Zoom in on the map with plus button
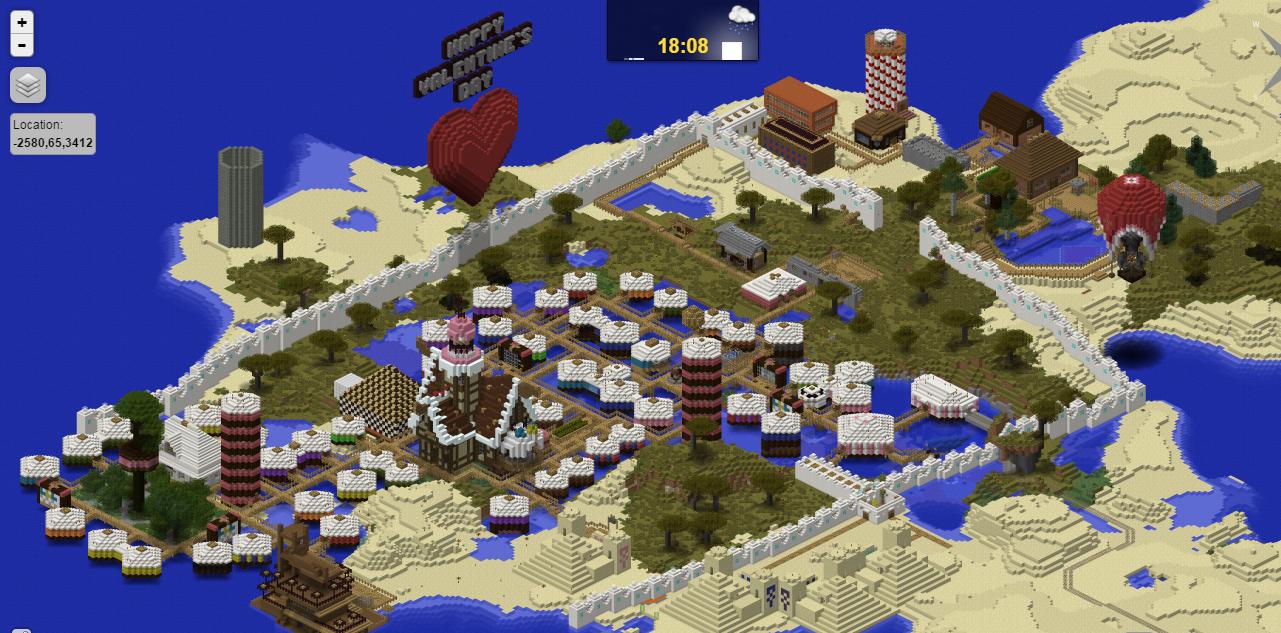This screenshot has width=1281, height=633. 22,22
